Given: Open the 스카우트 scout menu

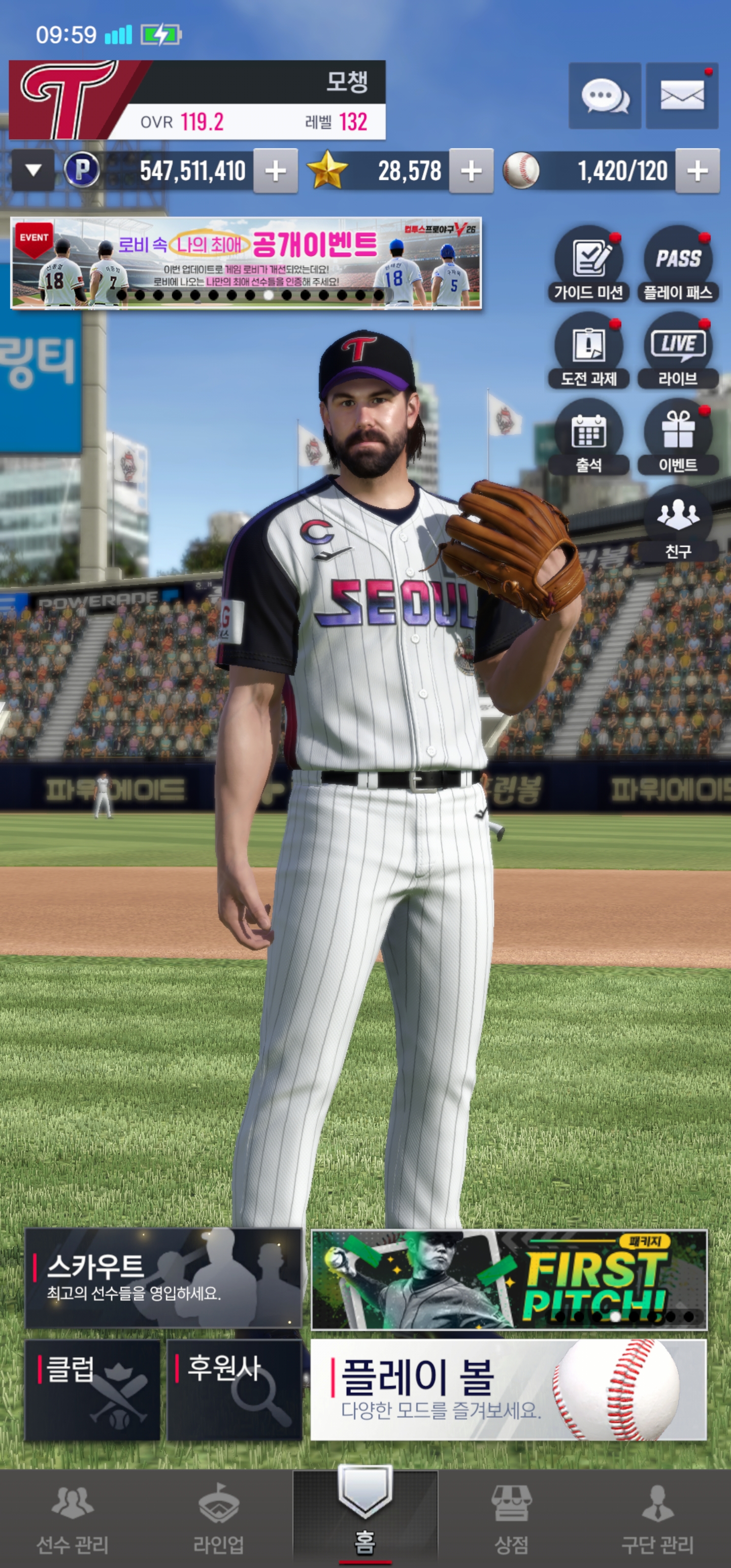Looking at the screenshot, I should point(163,1278).
